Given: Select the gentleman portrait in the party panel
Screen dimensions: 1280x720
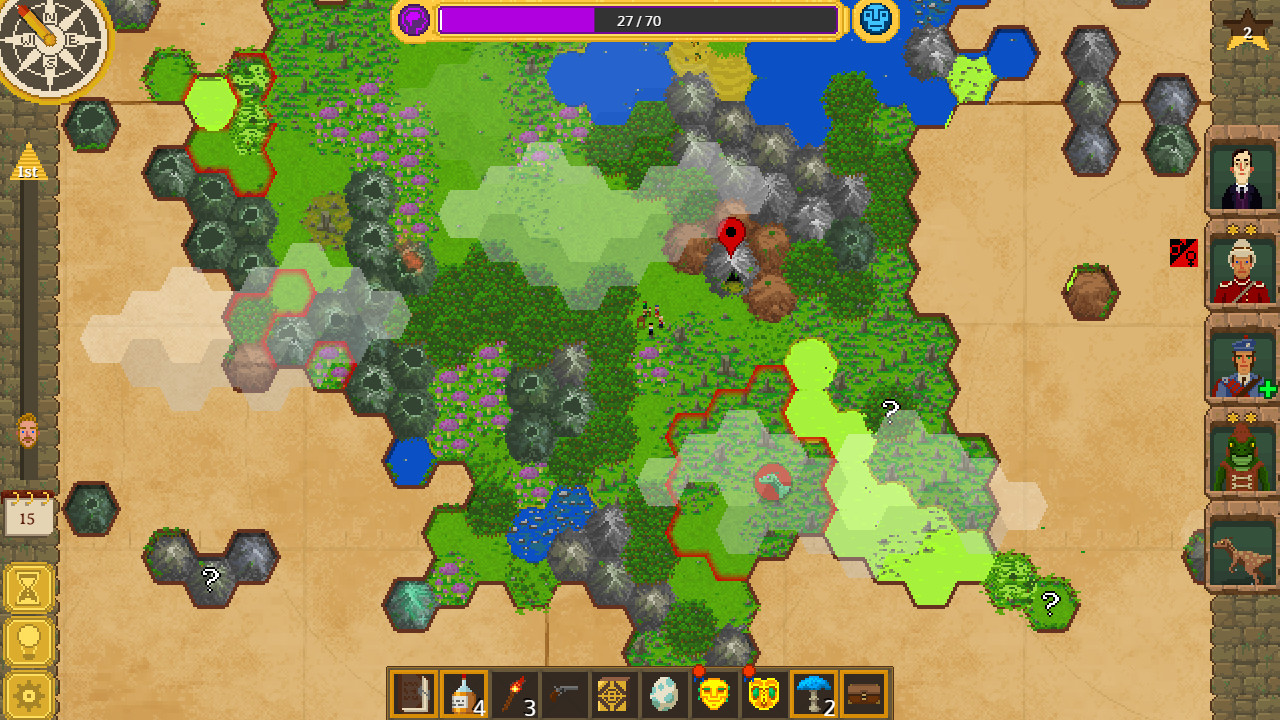Looking at the screenshot, I should [1242, 175].
